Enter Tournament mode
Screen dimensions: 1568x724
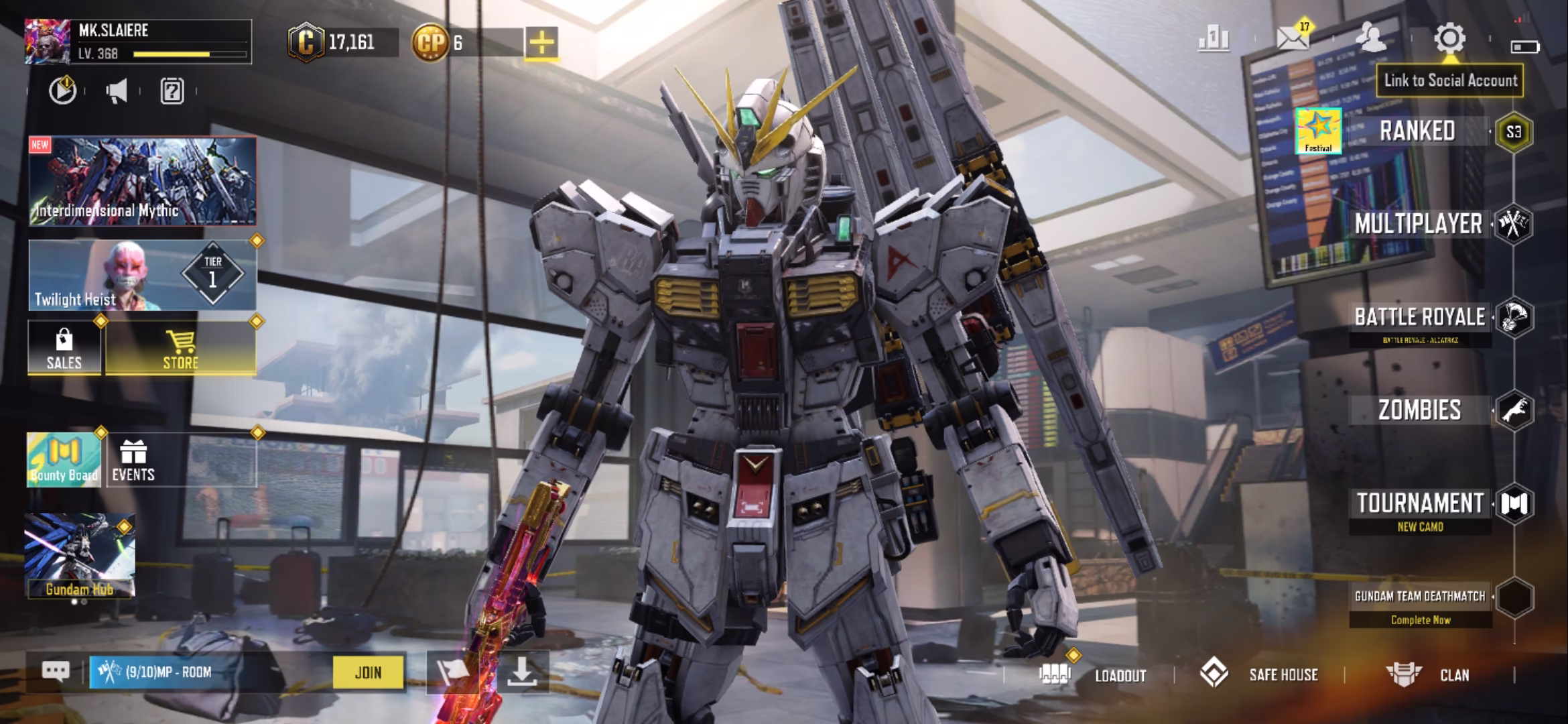(x=1419, y=504)
